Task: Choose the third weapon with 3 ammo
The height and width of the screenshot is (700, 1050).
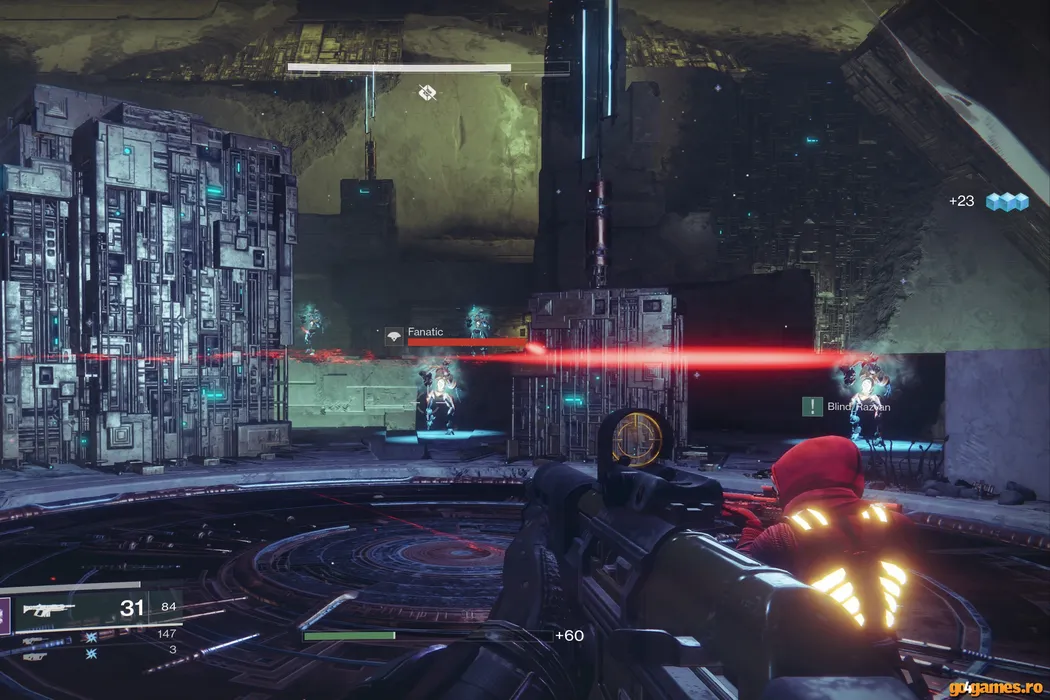Action: 34,655
